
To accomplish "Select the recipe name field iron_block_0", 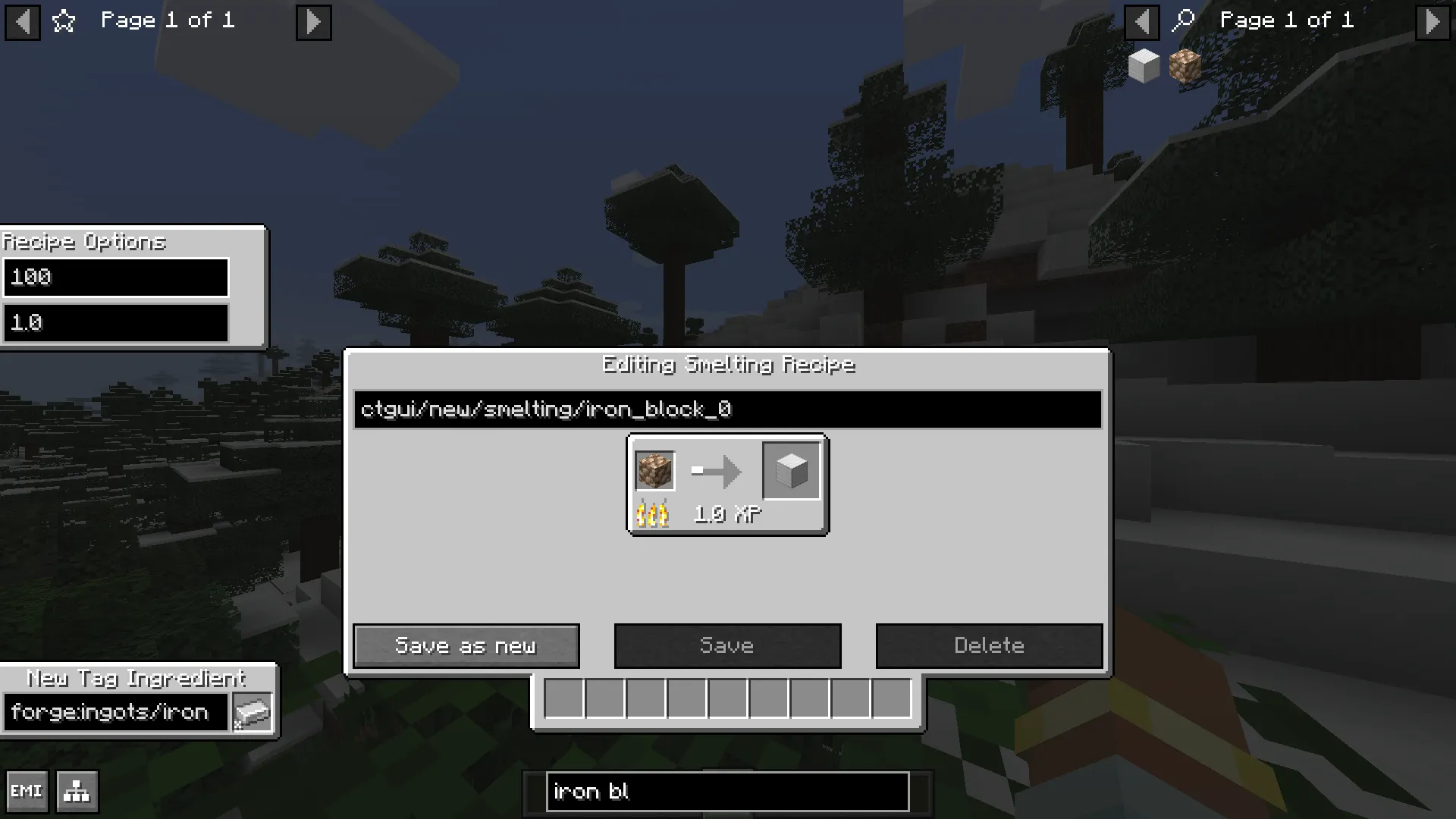I will (727, 409).
